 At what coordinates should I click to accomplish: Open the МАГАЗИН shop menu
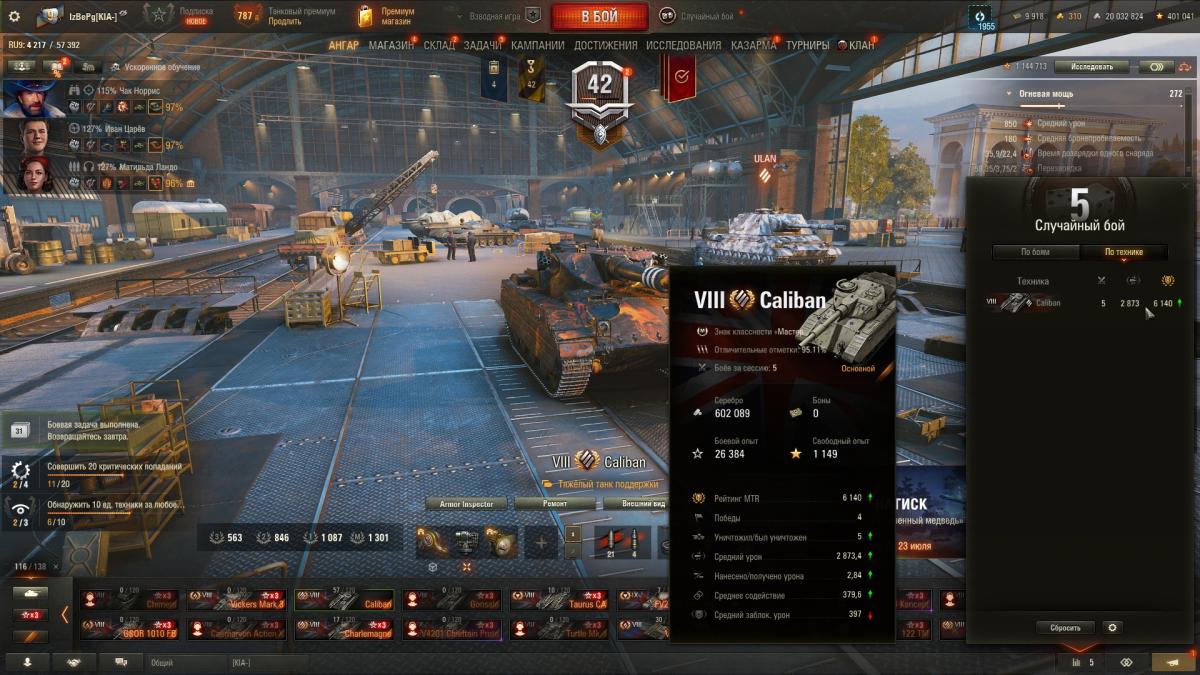[391, 45]
